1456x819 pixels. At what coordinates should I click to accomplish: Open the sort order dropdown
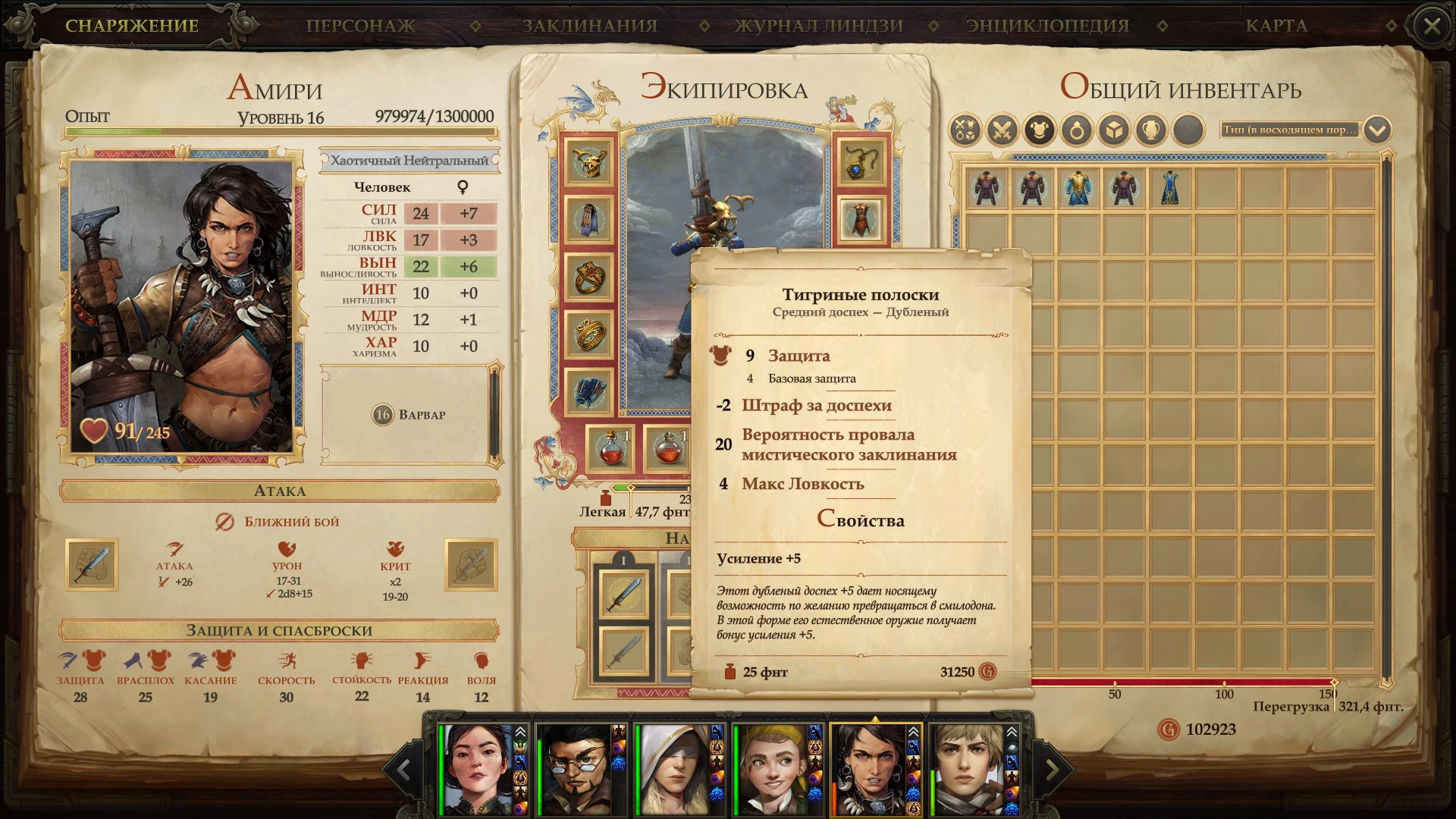1377,130
